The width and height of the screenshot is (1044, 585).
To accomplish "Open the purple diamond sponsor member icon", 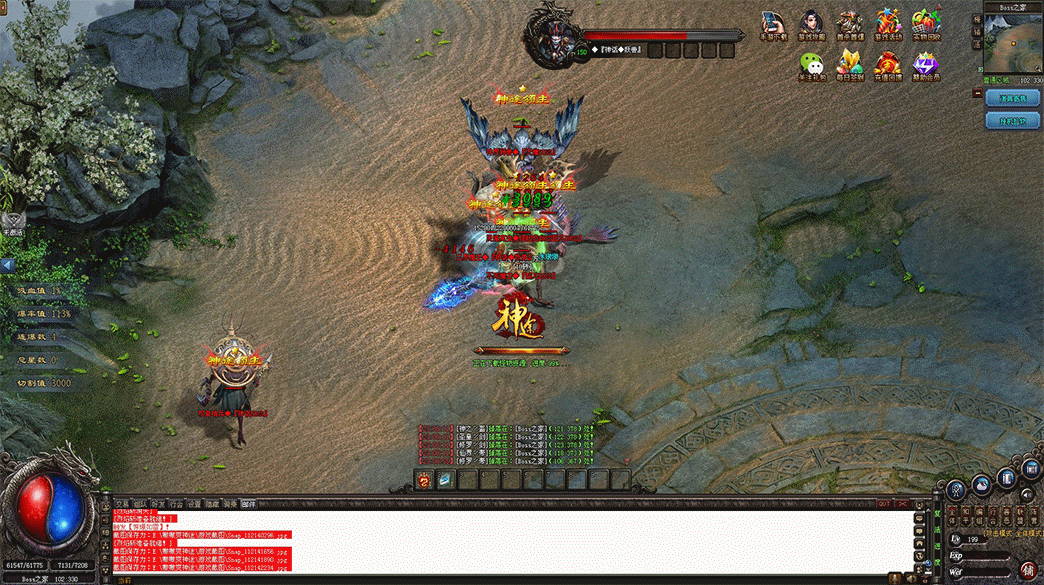I will tap(927, 65).
